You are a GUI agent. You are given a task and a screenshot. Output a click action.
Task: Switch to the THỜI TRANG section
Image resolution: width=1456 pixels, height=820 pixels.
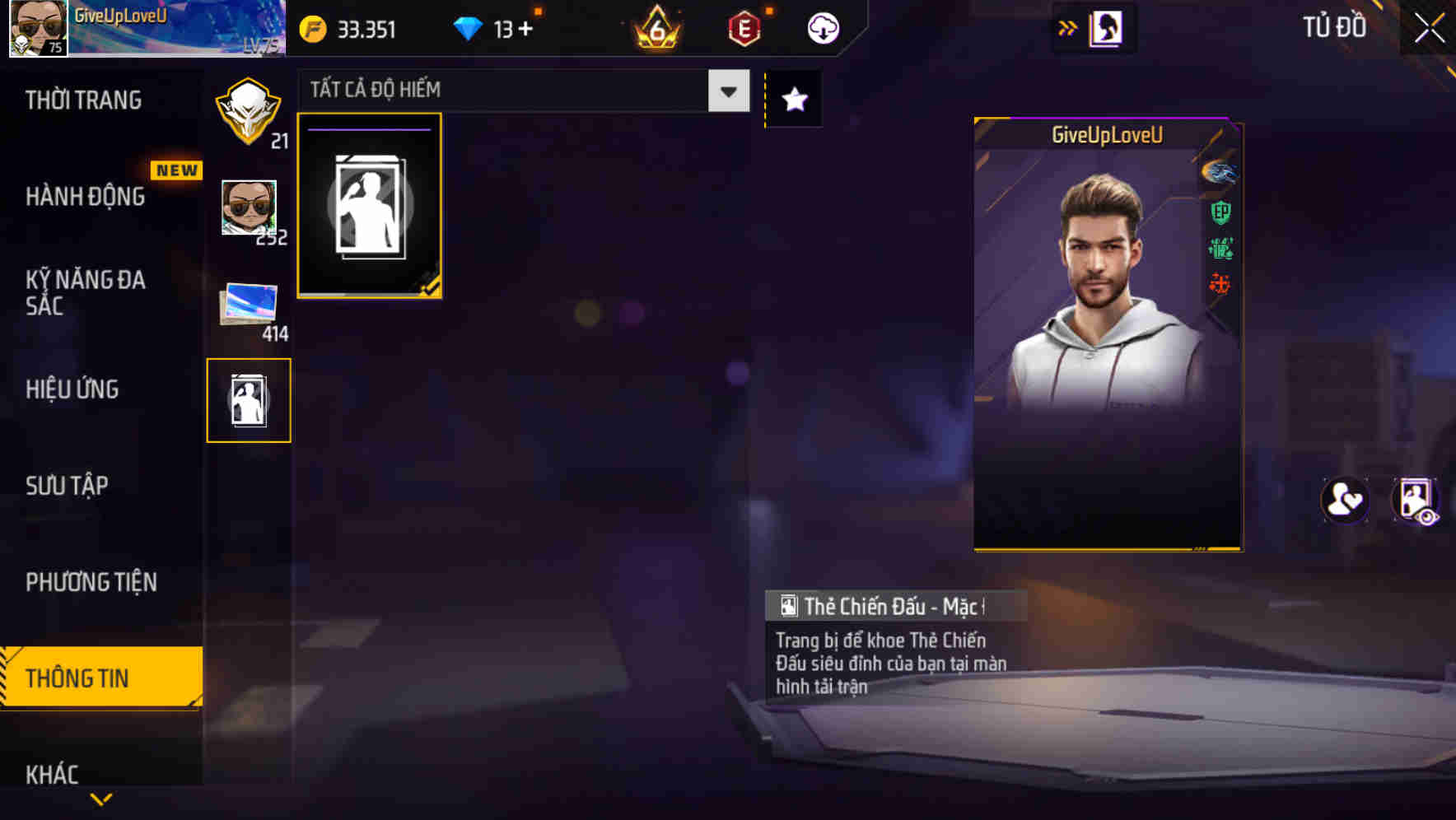click(82, 99)
